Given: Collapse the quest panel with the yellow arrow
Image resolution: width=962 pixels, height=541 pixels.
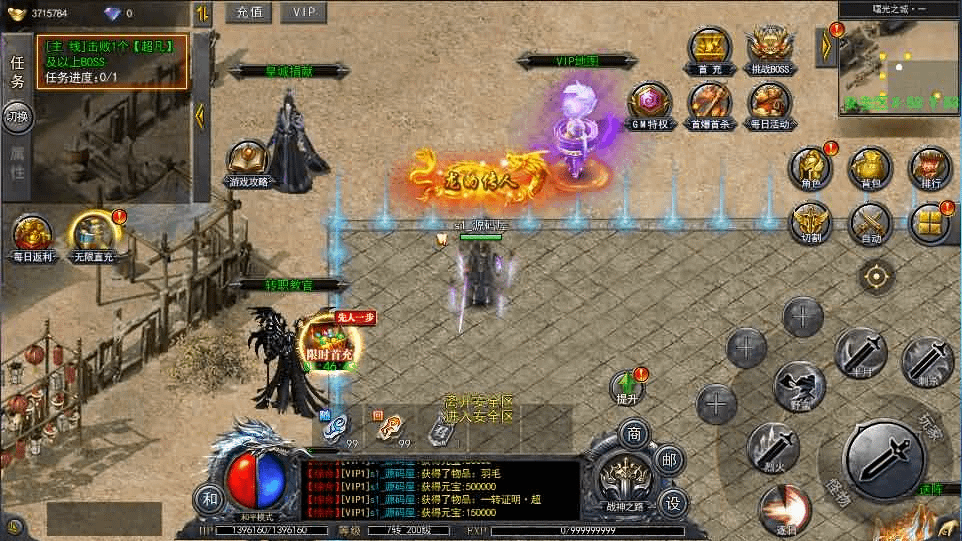Looking at the screenshot, I should [x=200, y=115].
